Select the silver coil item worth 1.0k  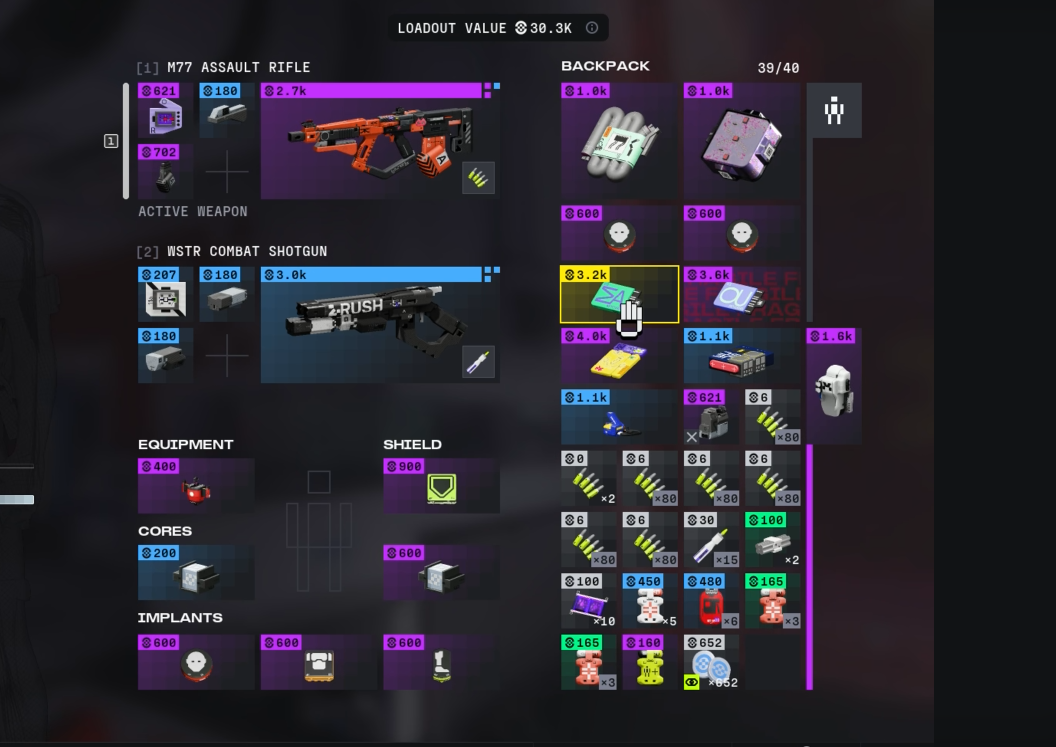click(x=619, y=140)
